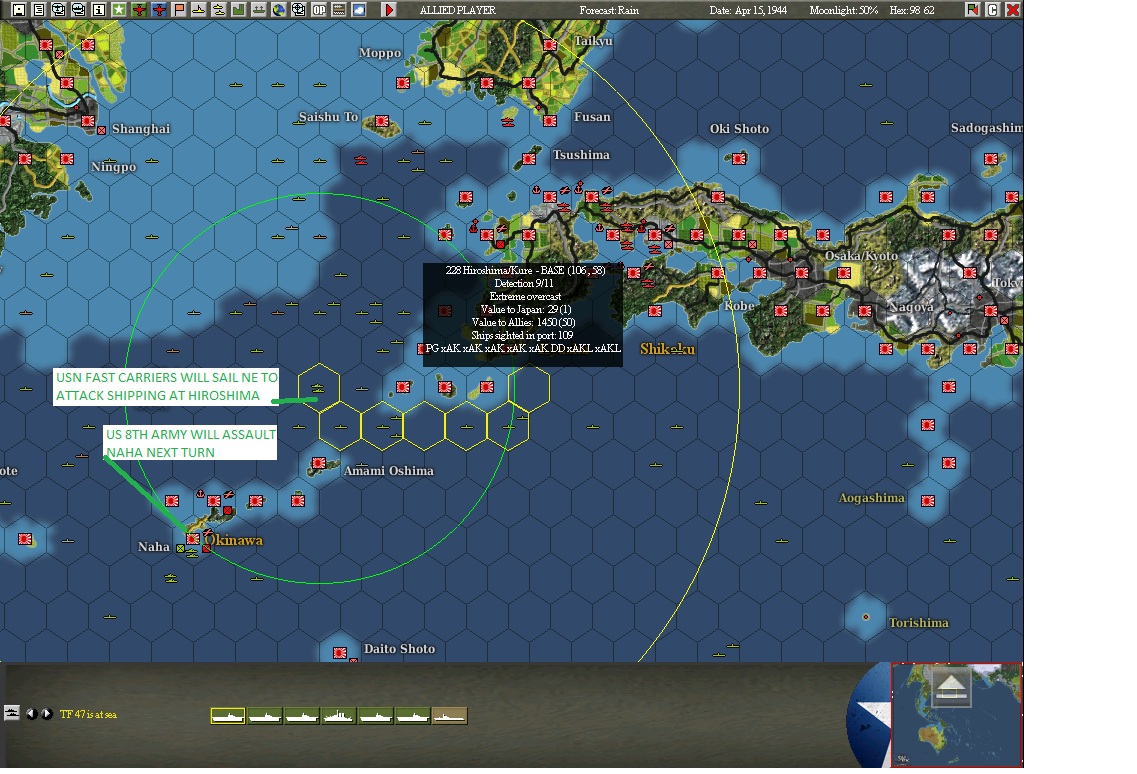
Task: Click the floppy disk save icon
Action: (x=18, y=10)
